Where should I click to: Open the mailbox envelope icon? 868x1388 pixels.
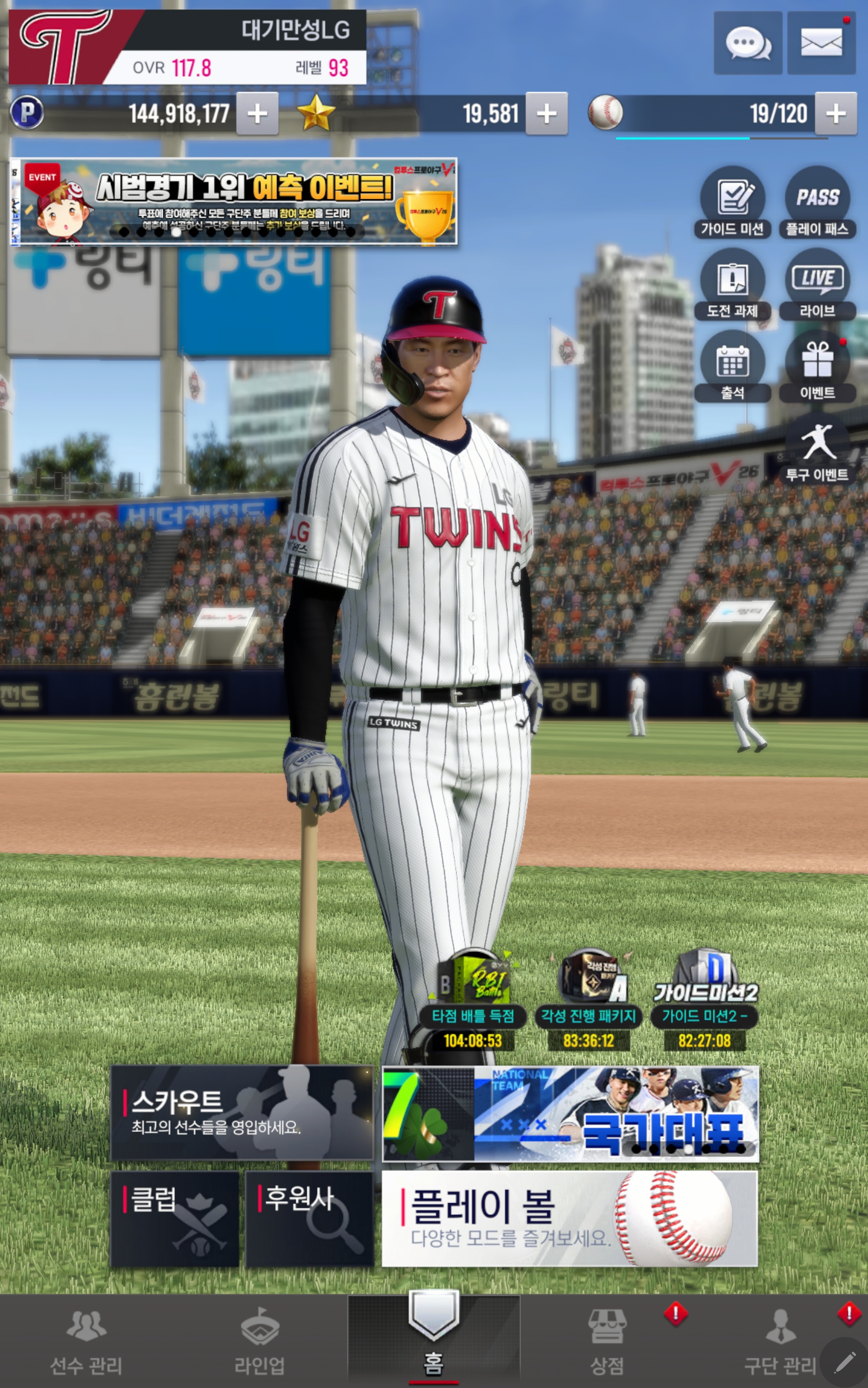pyautogui.click(x=821, y=43)
